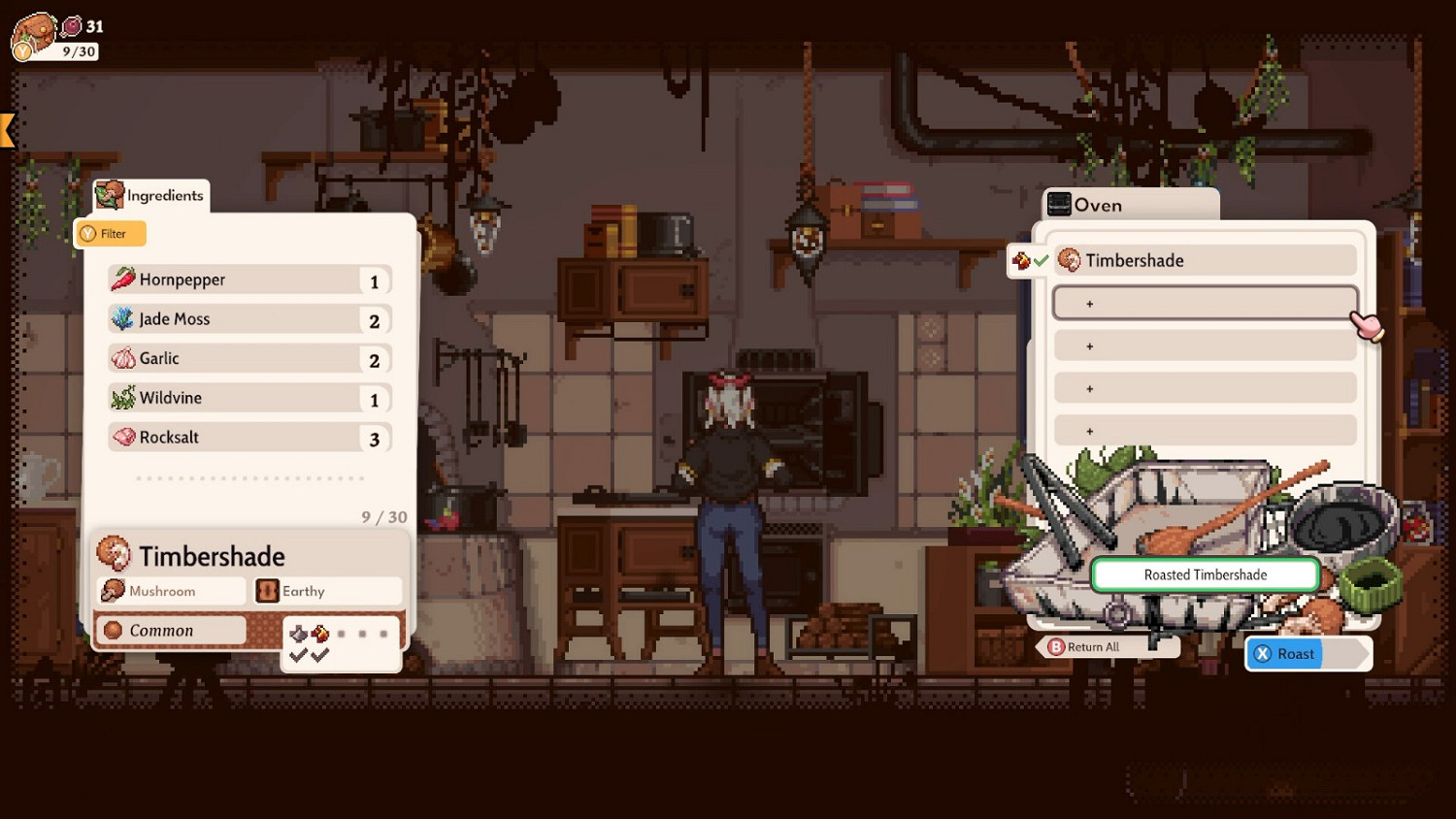Click the Timbershade mushroom icon in the oven slot

coord(1071,260)
